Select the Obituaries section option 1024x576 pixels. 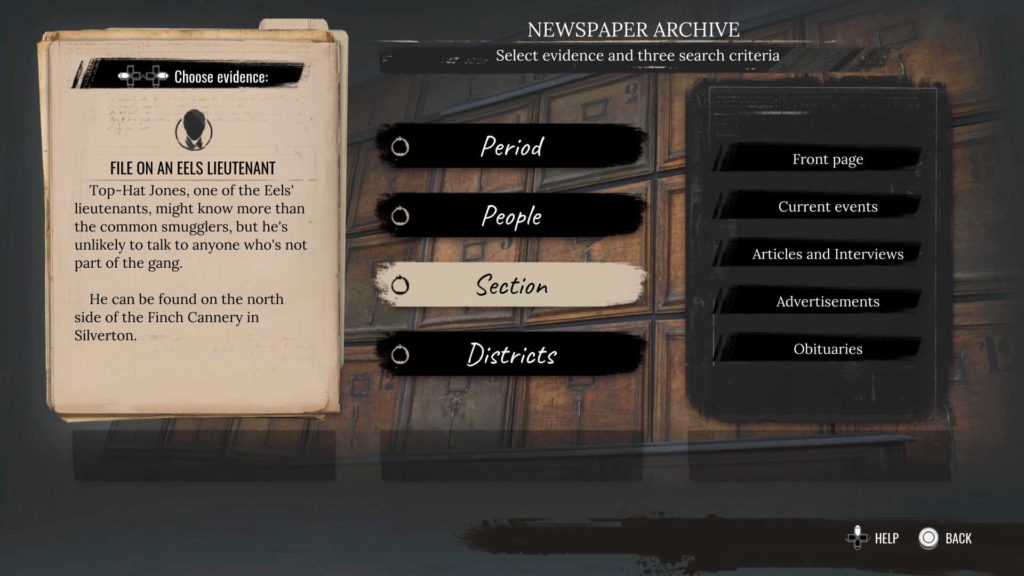pos(827,349)
